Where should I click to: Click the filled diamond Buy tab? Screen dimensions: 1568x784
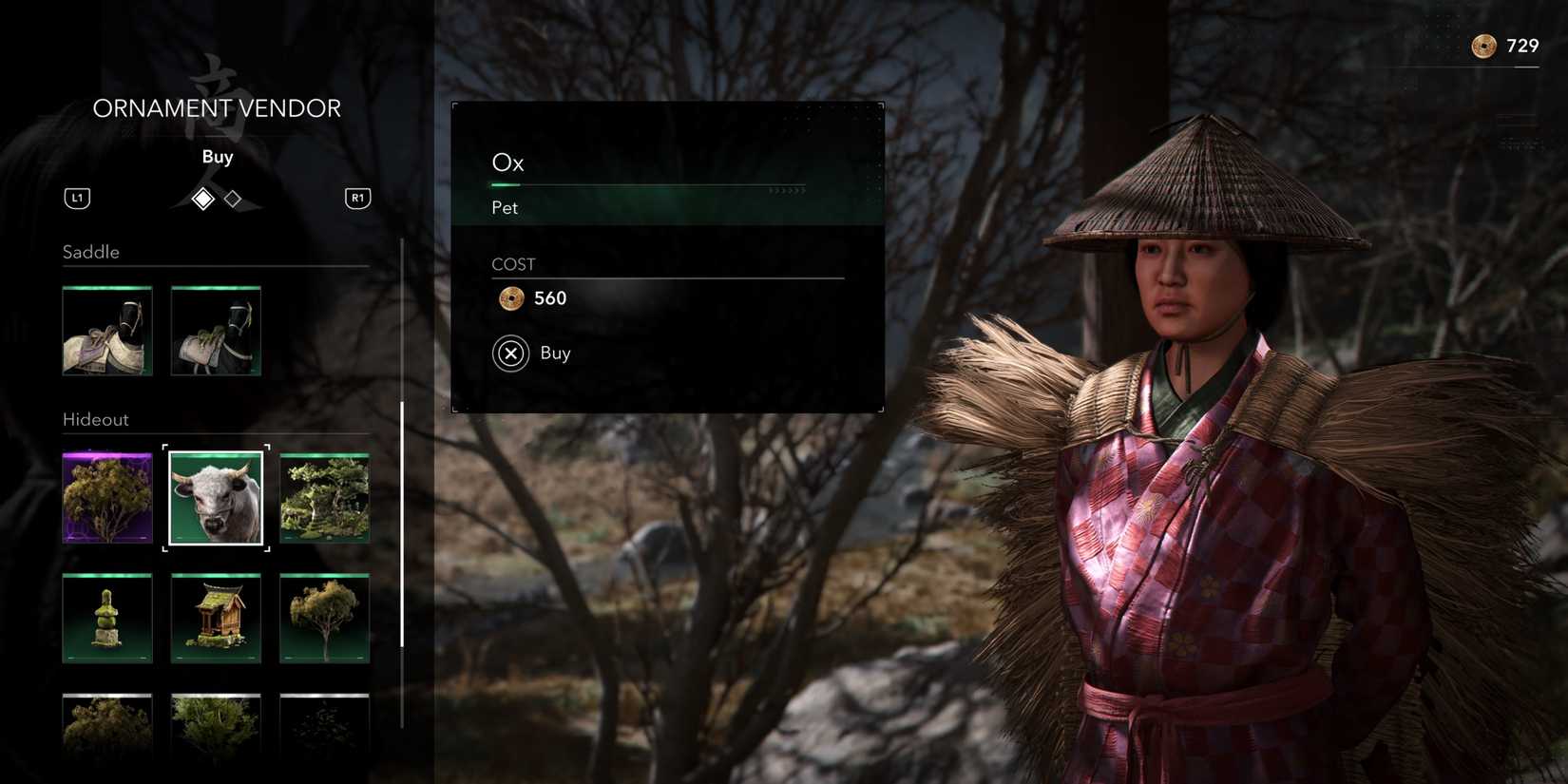[202, 199]
